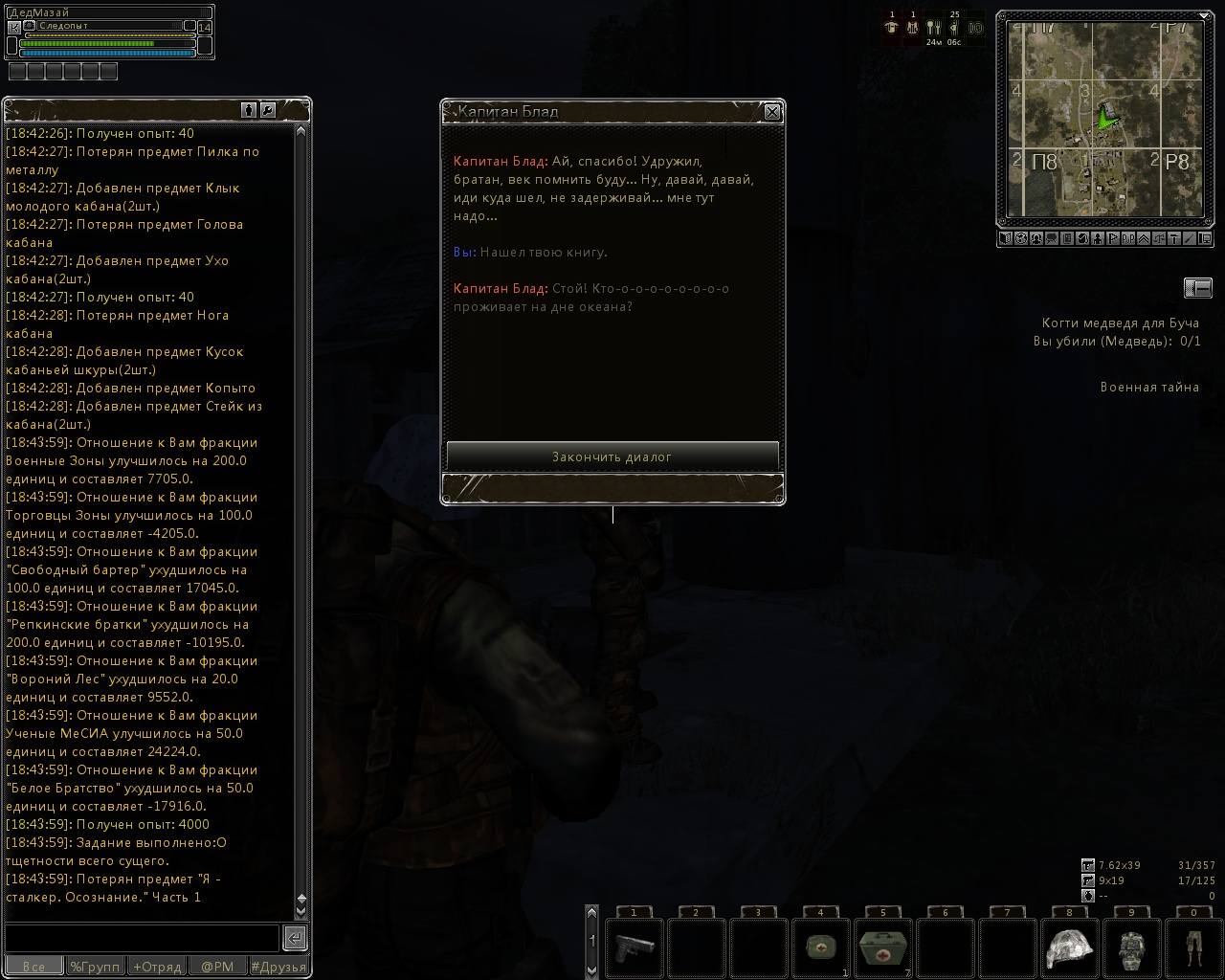Use the small medkit in slot 4
1225x980 pixels.
(820, 947)
